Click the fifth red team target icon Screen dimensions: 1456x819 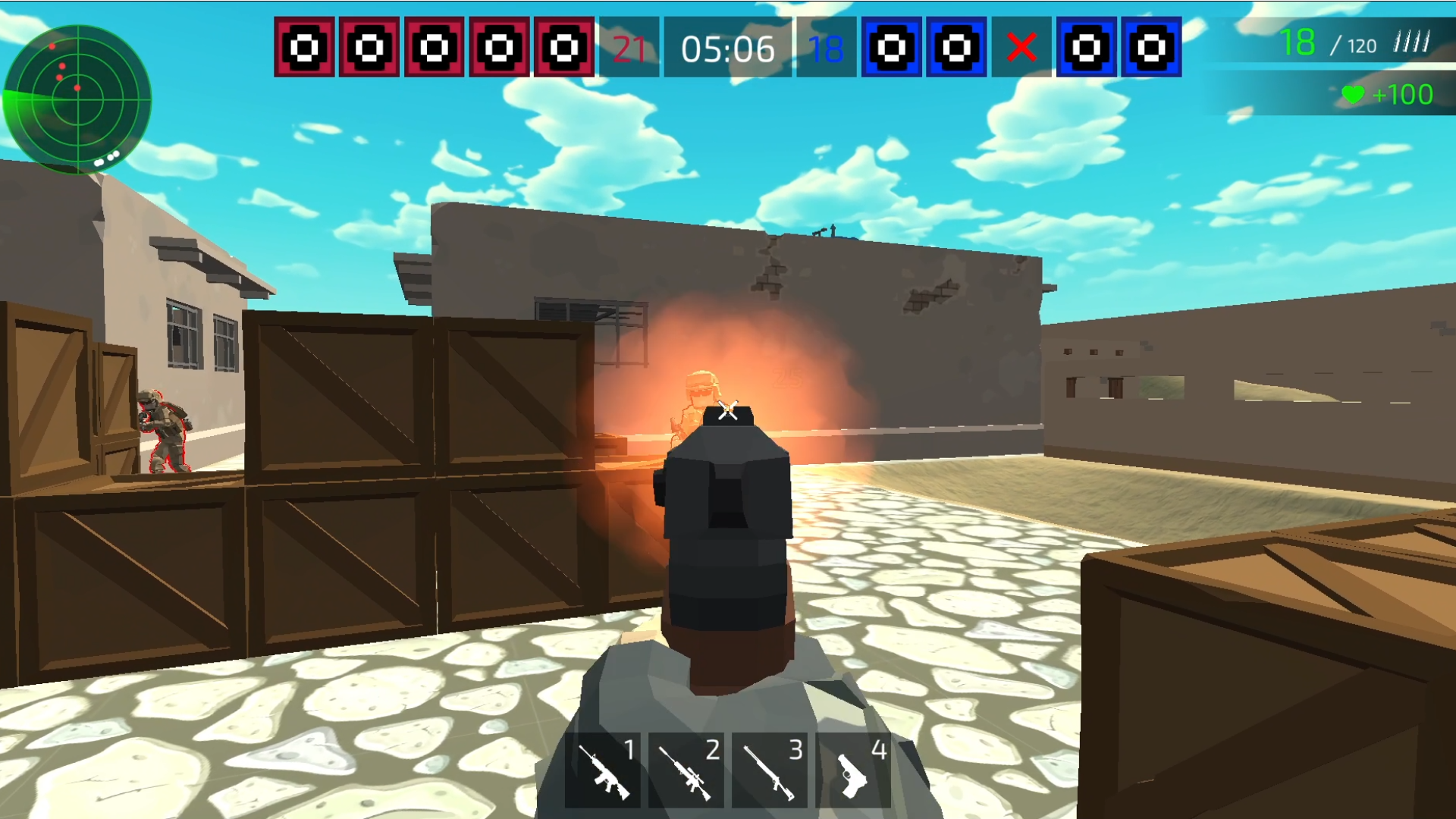(561, 48)
